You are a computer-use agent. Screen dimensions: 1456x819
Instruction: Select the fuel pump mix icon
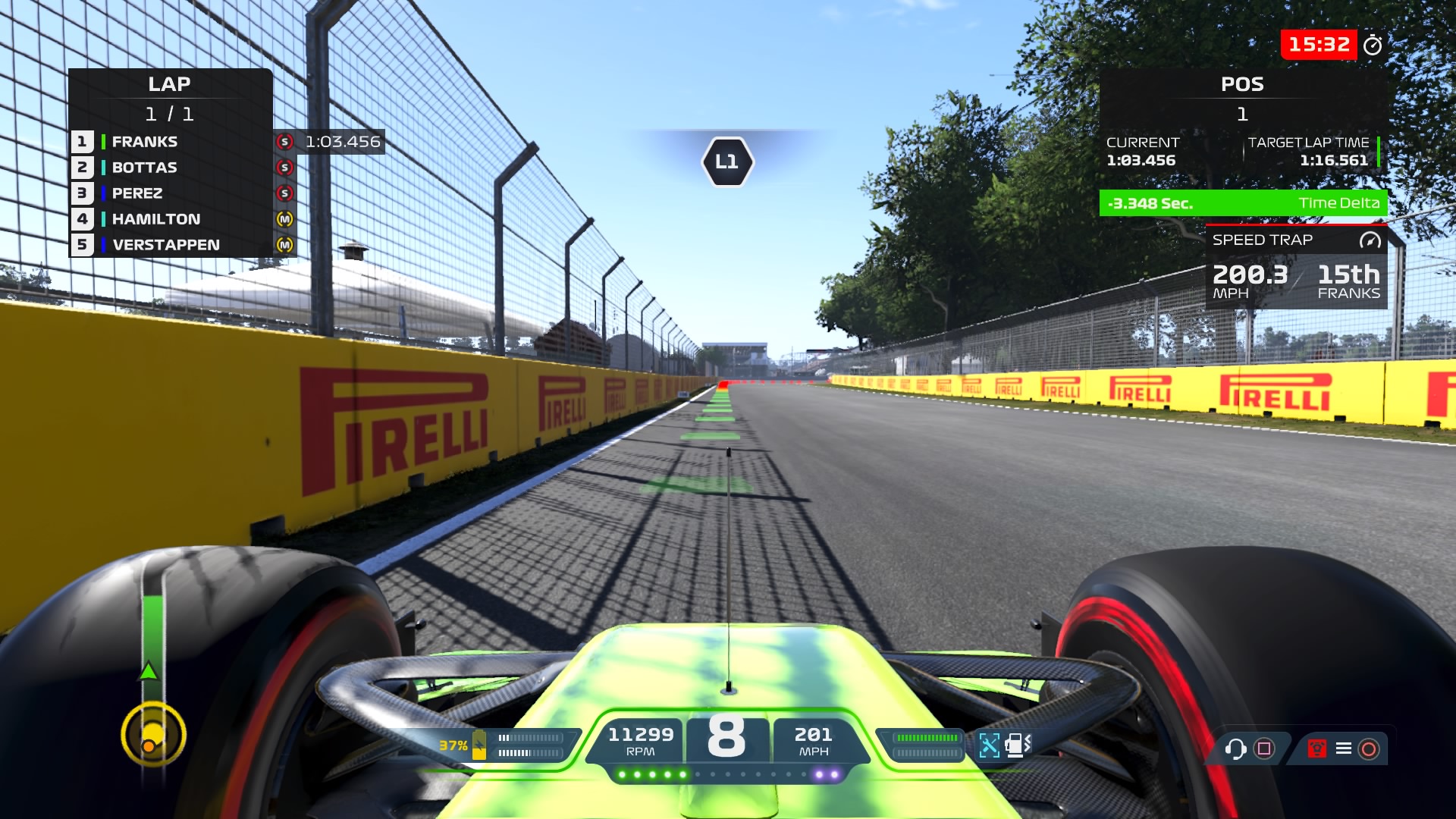pos(1017,745)
